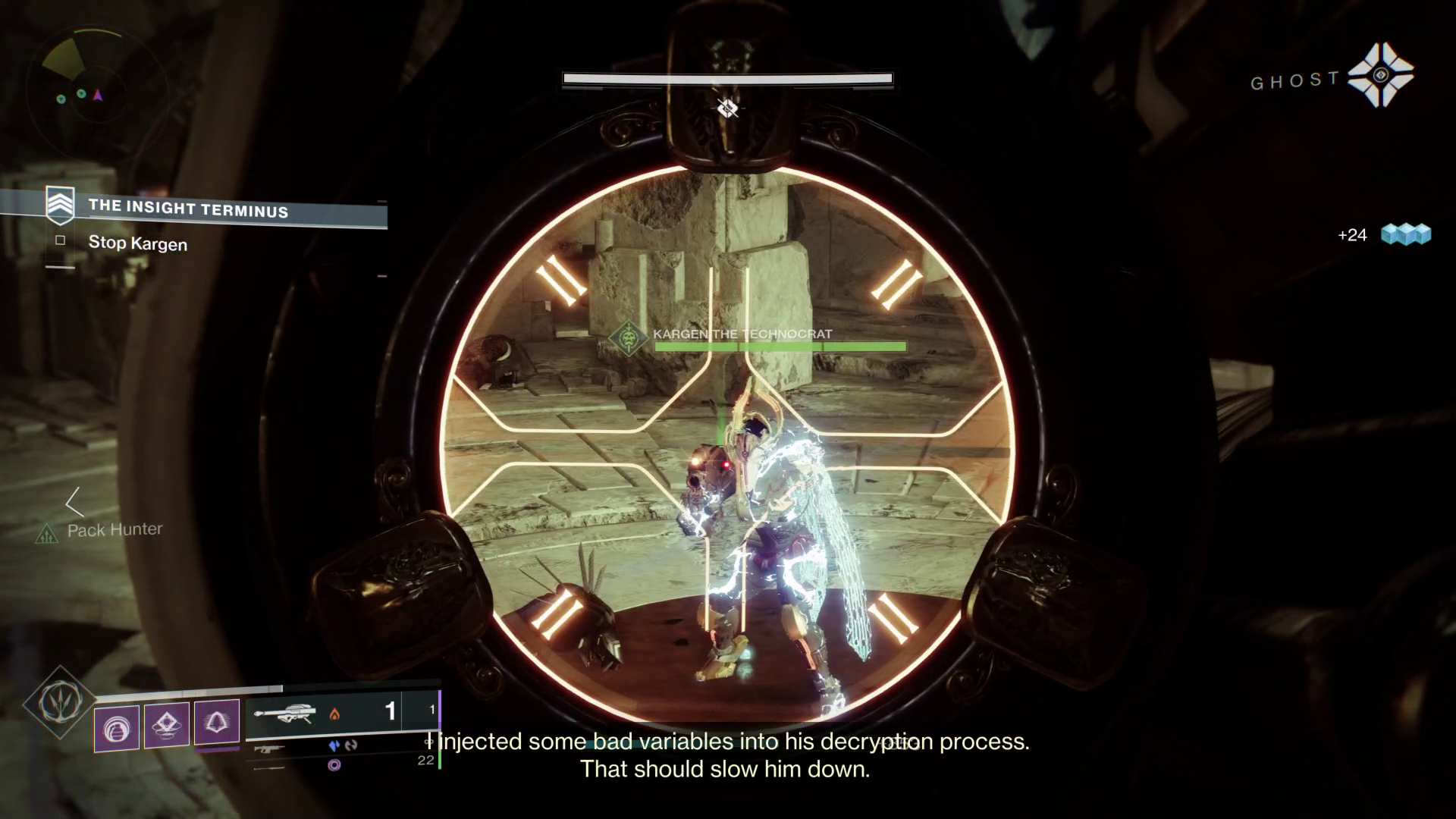
Task: Use the grenade ability icon
Action: [116, 728]
